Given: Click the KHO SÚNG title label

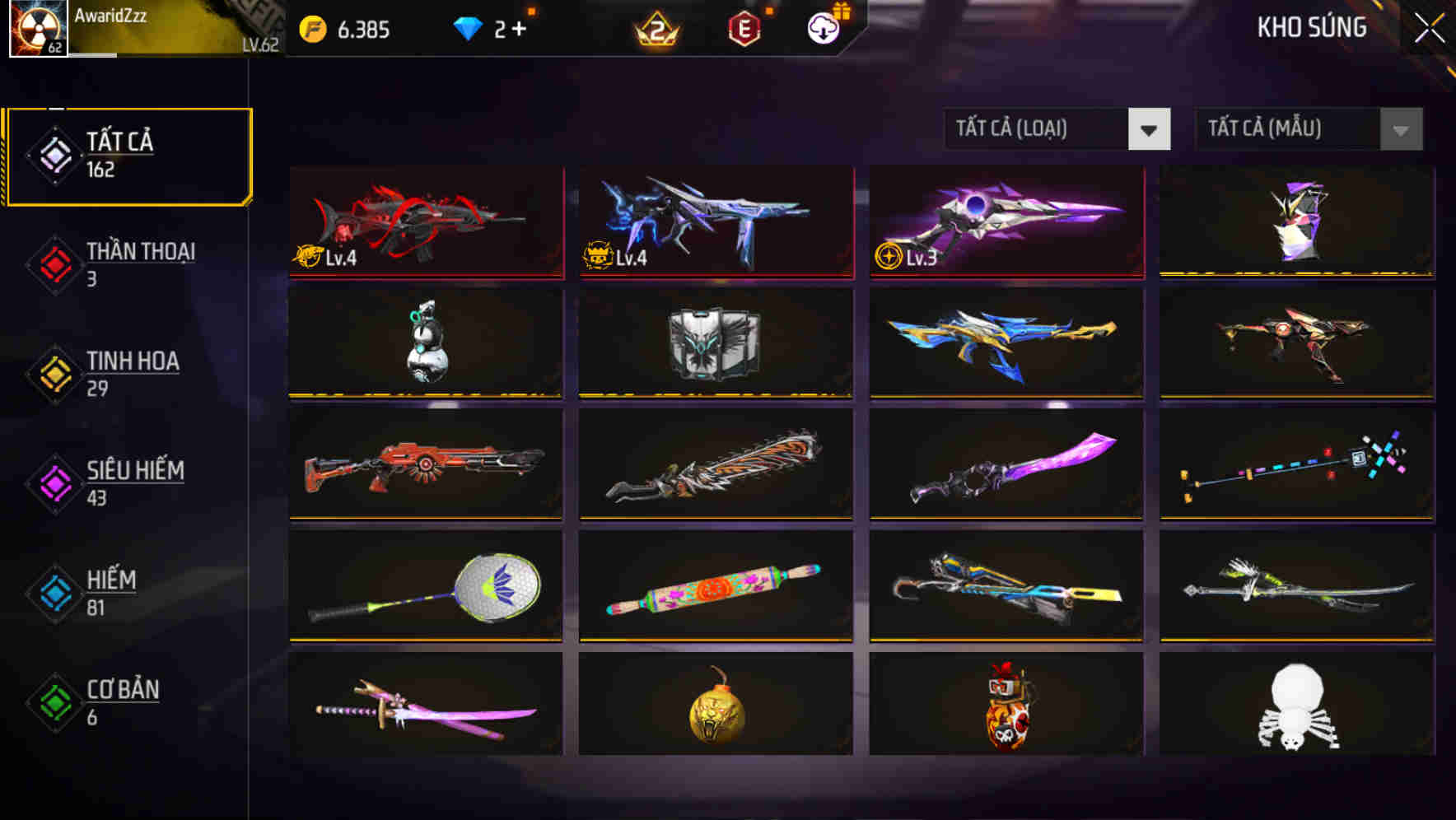Looking at the screenshot, I should (1310, 27).
